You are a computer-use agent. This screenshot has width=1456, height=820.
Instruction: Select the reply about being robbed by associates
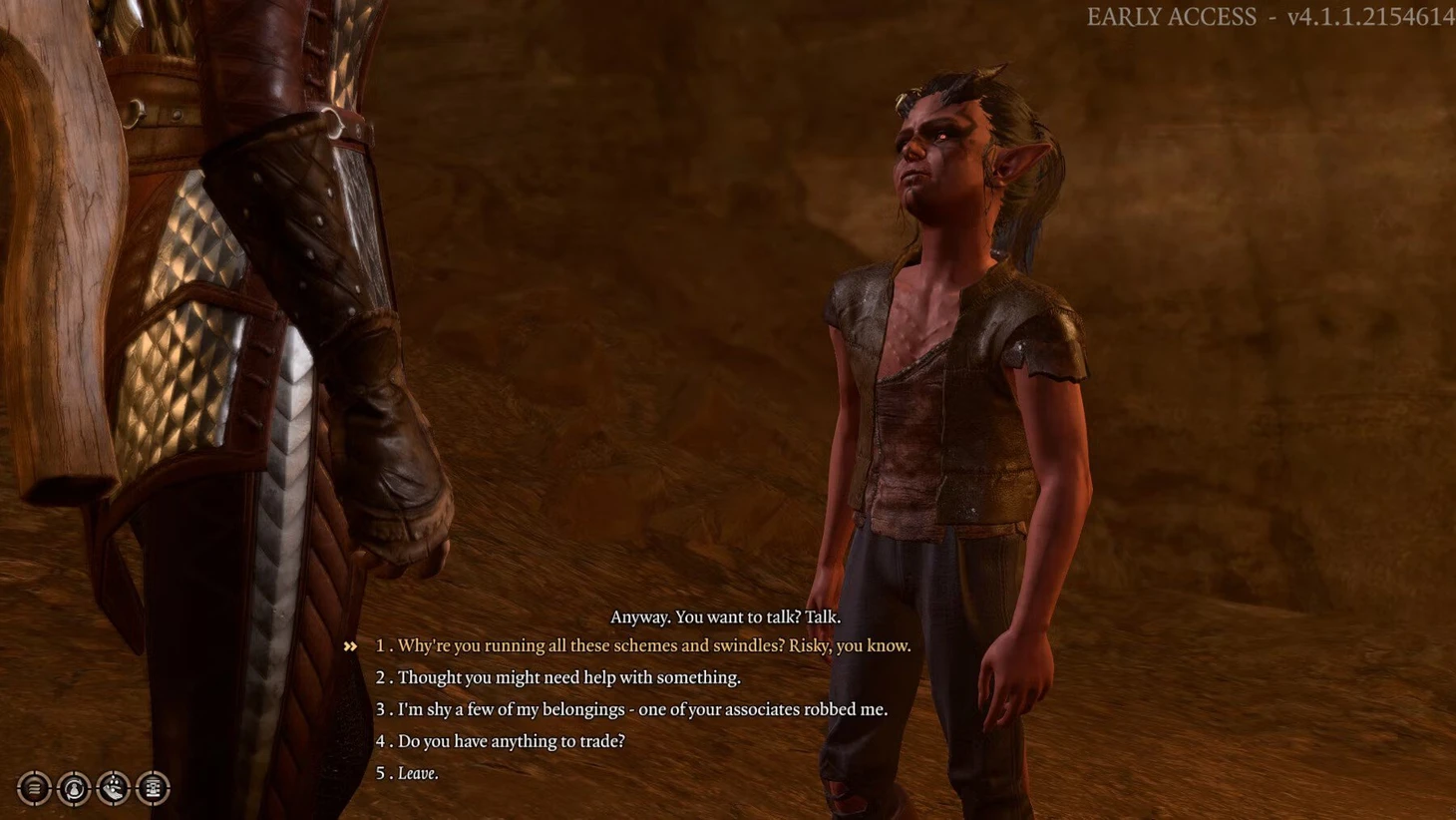coord(642,710)
